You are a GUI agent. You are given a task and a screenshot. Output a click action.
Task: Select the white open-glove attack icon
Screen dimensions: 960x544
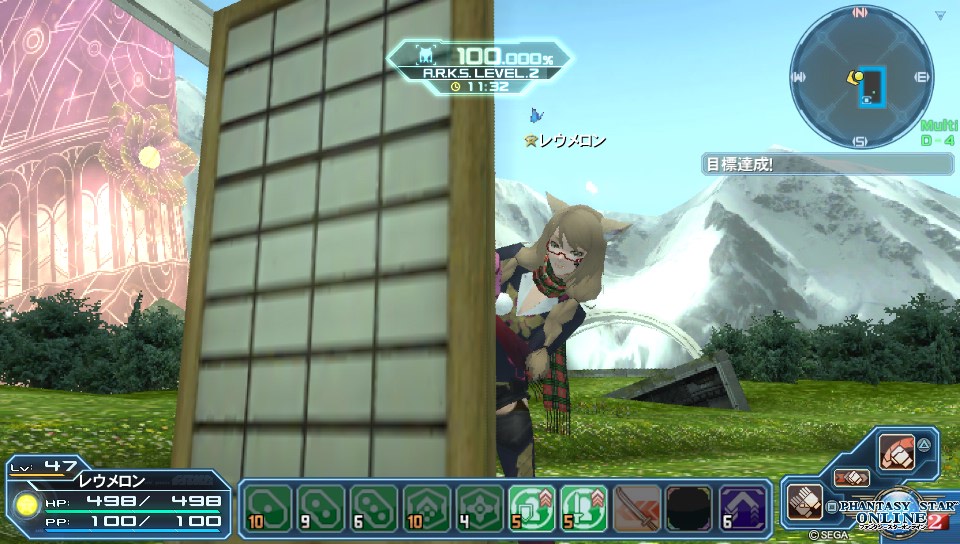[805, 499]
